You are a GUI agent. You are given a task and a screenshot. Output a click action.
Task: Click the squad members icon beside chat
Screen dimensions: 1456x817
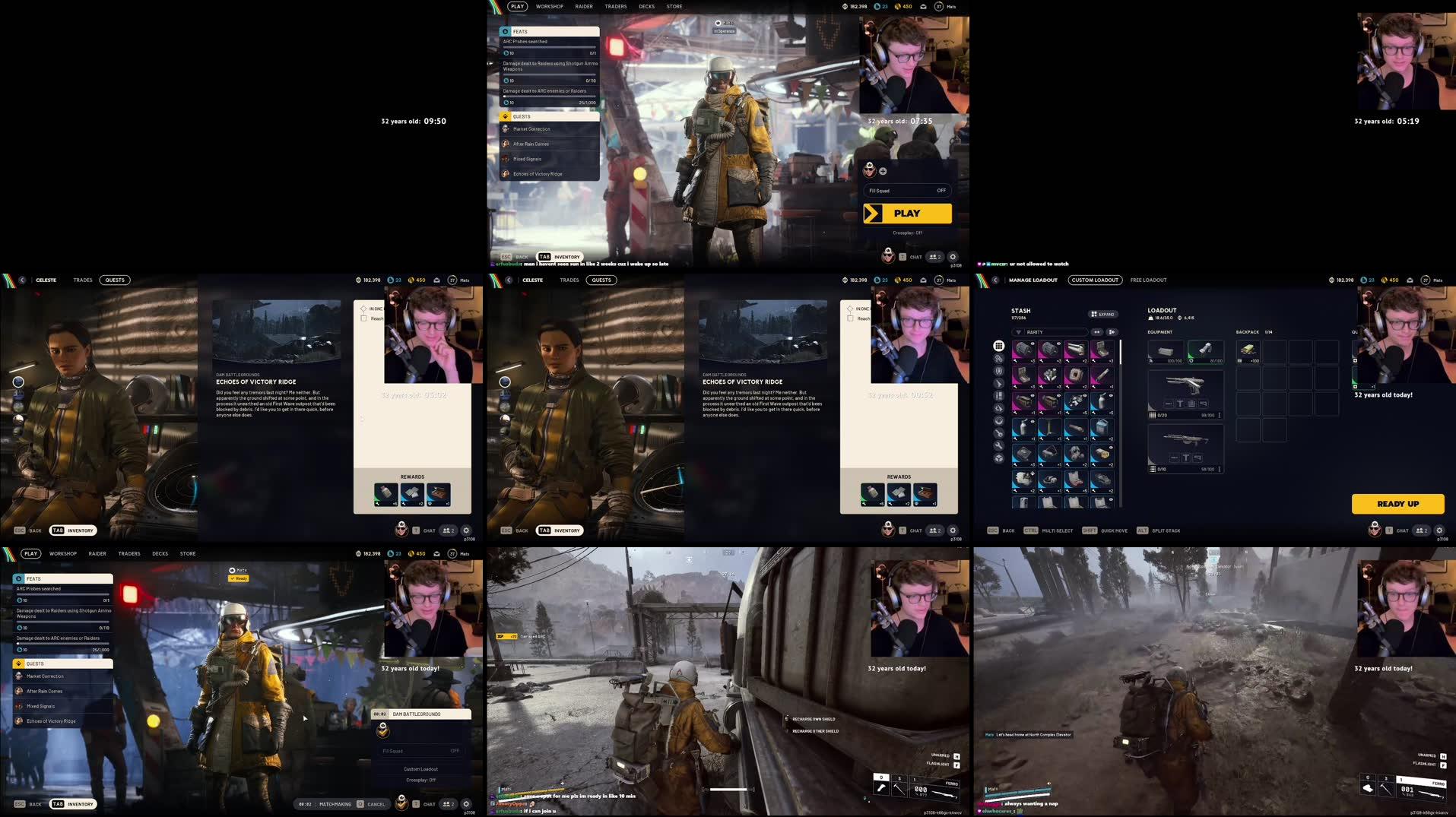point(1422,530)
